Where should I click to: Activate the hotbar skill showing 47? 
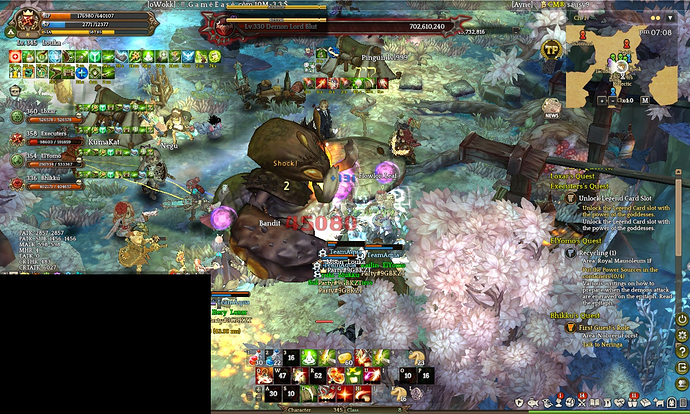coord(283,375)
